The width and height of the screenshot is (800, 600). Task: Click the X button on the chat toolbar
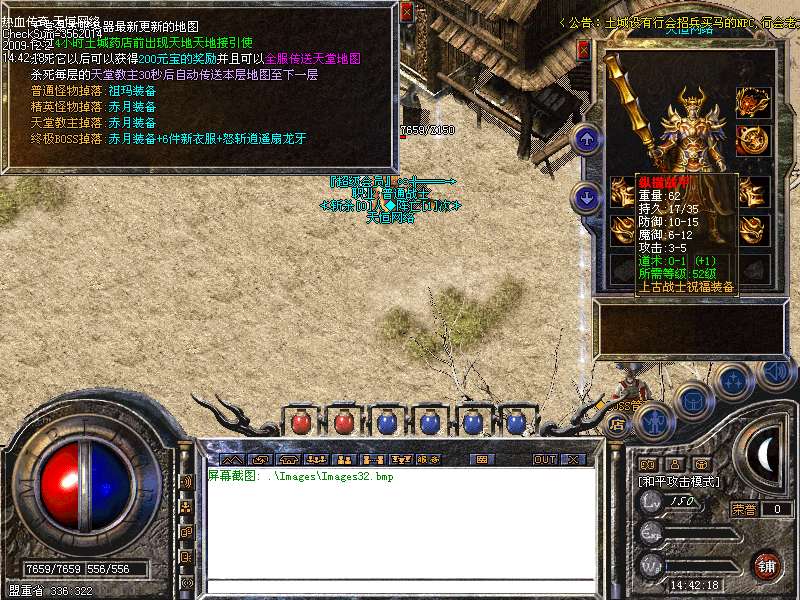coord(573,460)
